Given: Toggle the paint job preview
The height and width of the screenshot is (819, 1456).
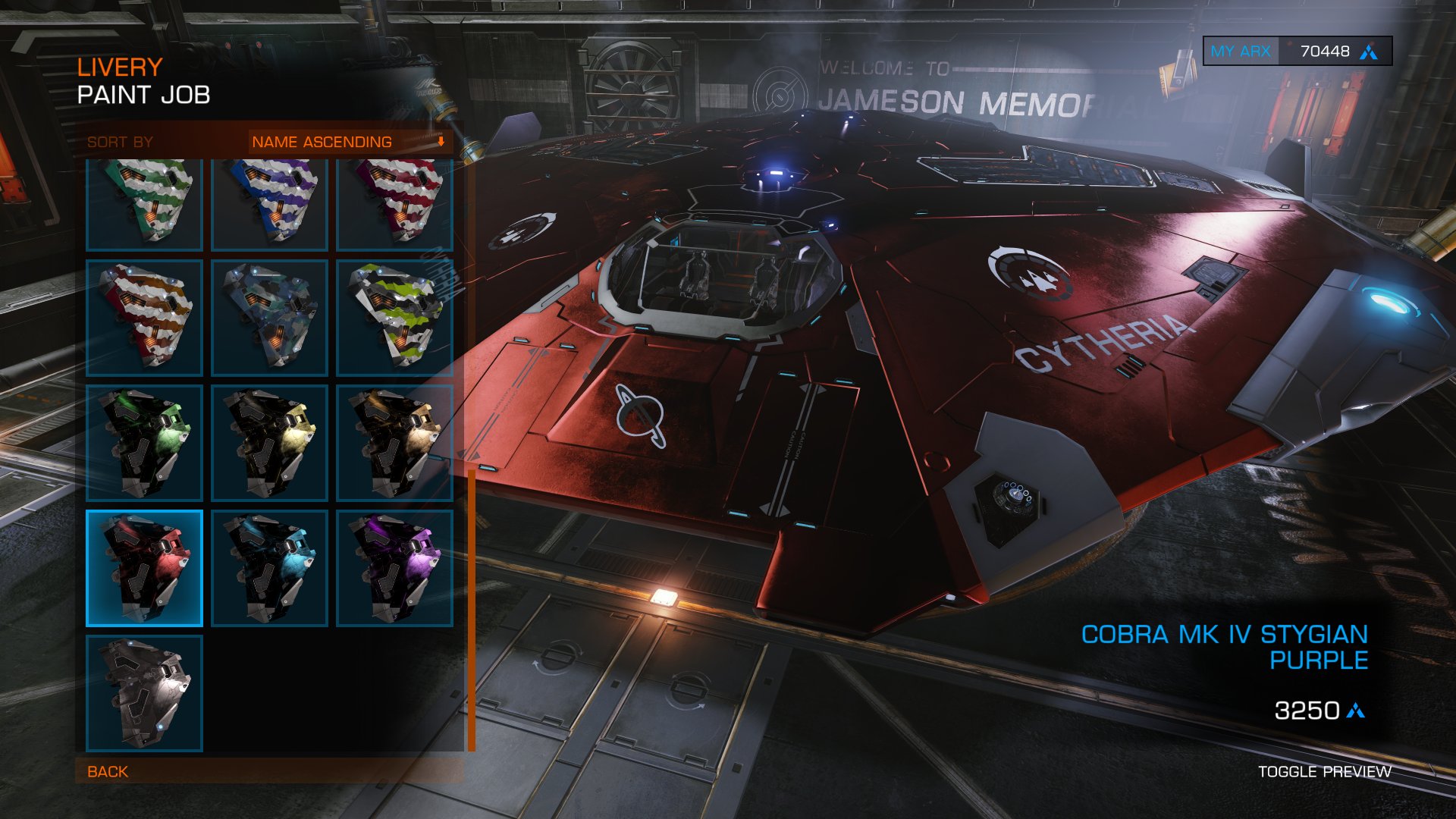Looking at the screenshot, I should 1324,771.
